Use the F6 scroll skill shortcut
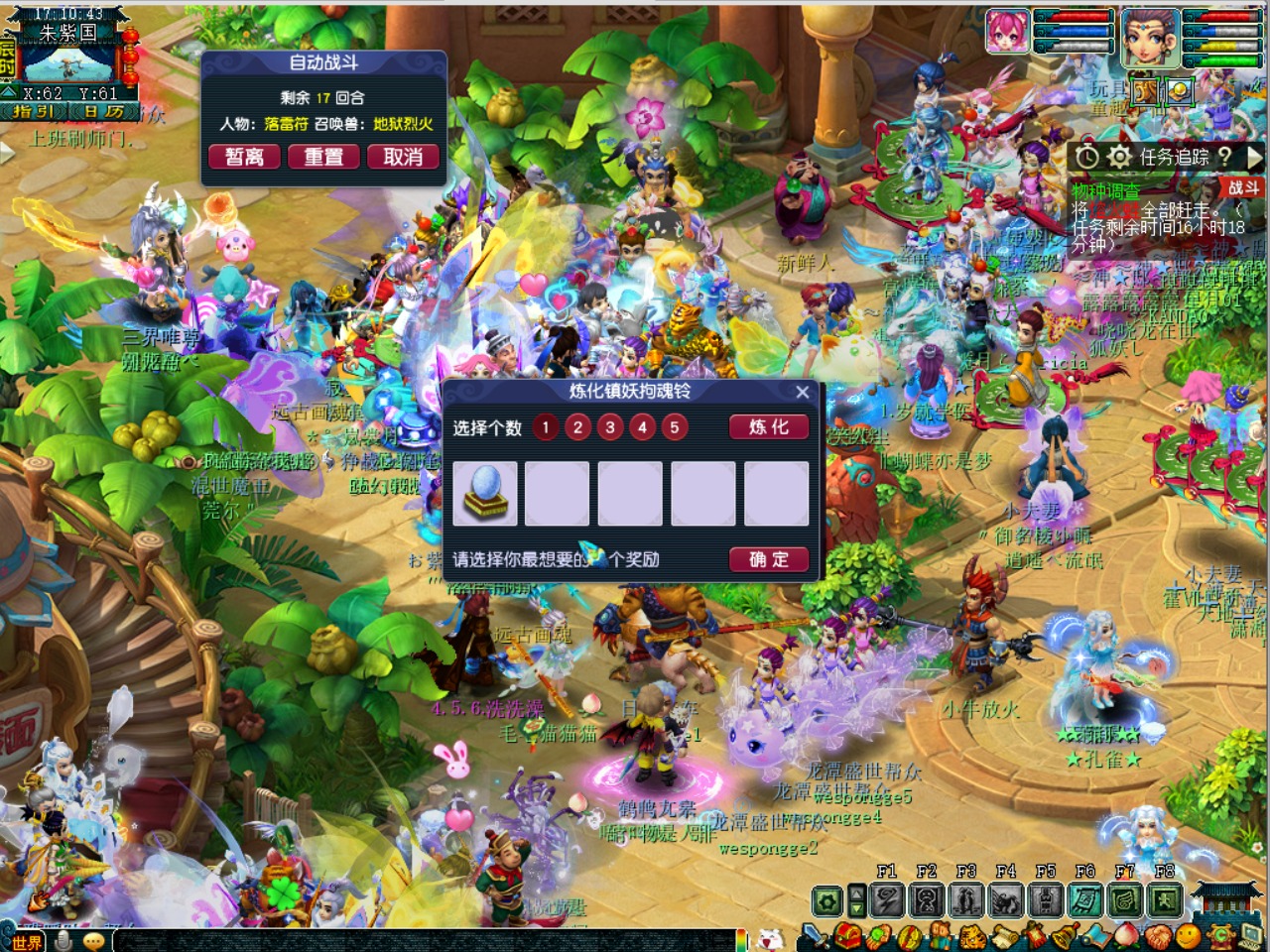1270x952 pixels. [x=1084, y=900]
